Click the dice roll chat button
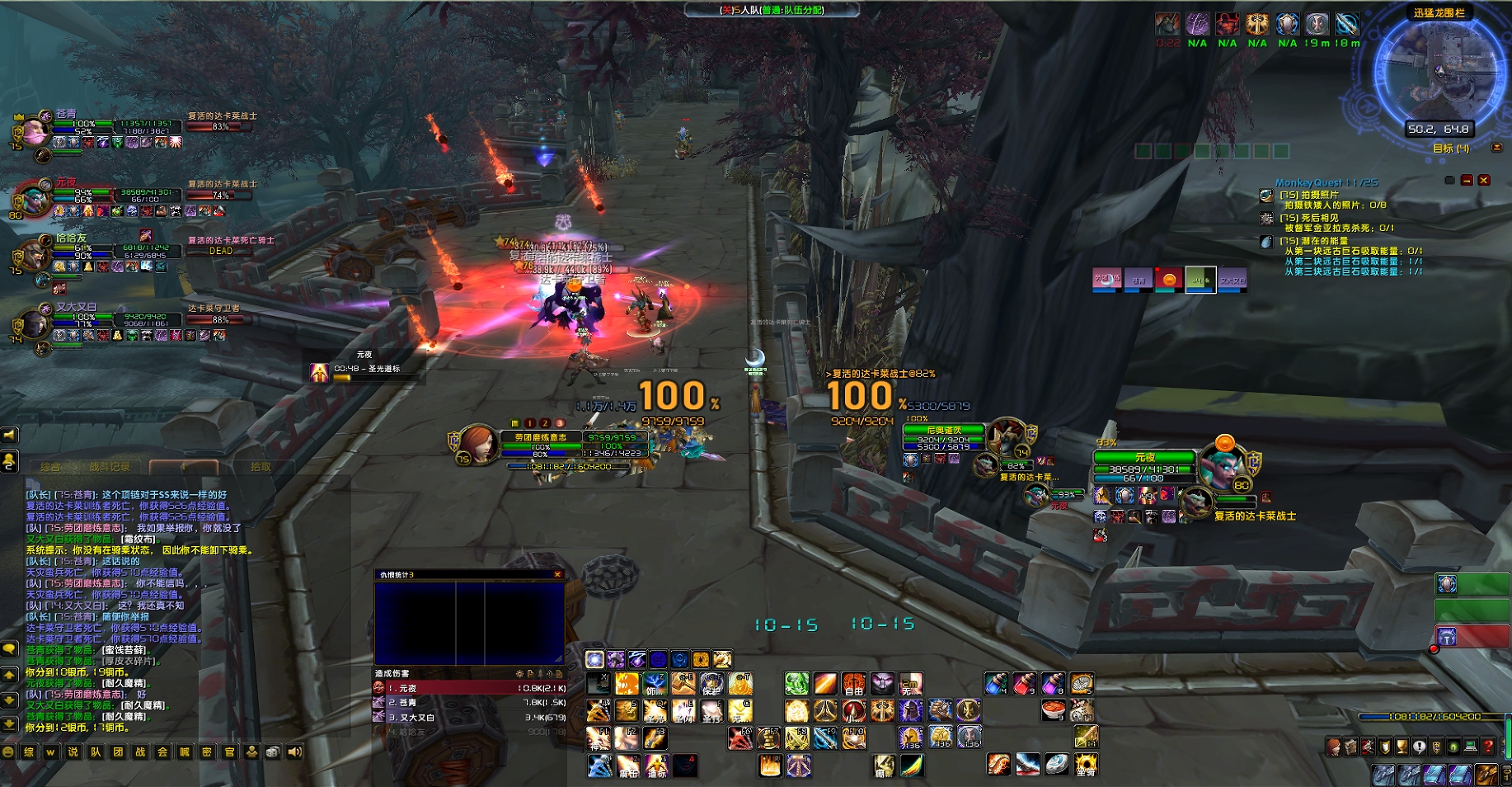The height and width of the screenshot is (787, 1512). 273,752
